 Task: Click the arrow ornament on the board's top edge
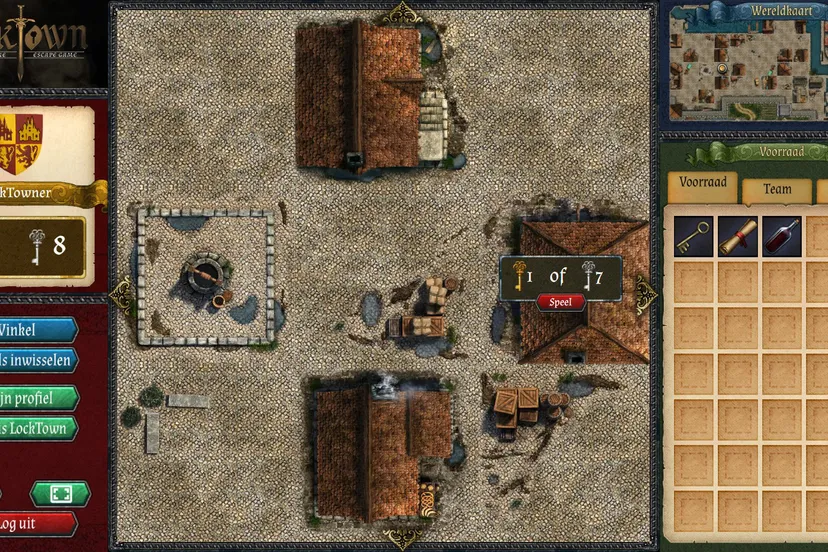pyautogui.click(x=402, y=13)
